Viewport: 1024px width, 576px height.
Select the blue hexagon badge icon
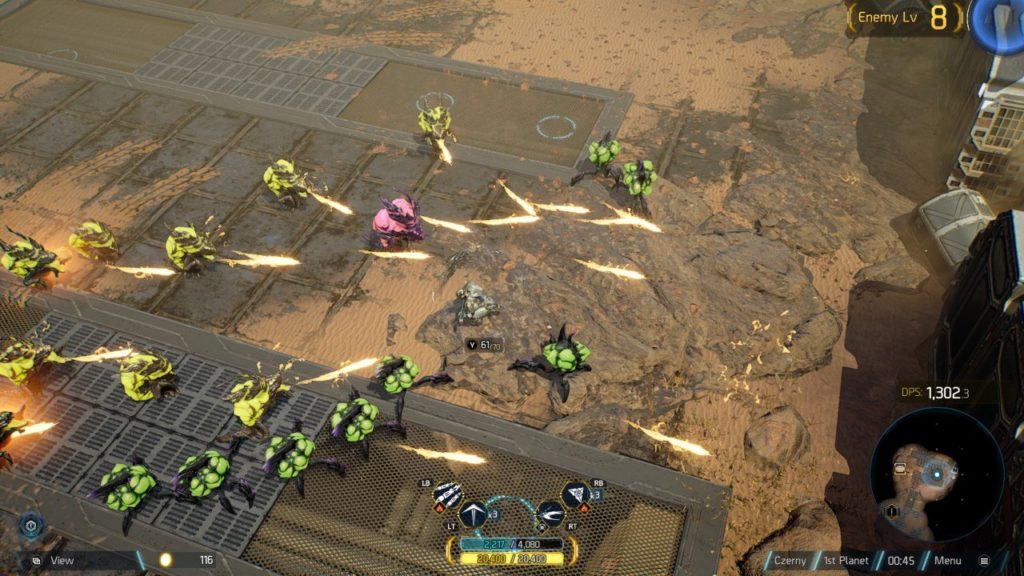click(x=31, y=527)
